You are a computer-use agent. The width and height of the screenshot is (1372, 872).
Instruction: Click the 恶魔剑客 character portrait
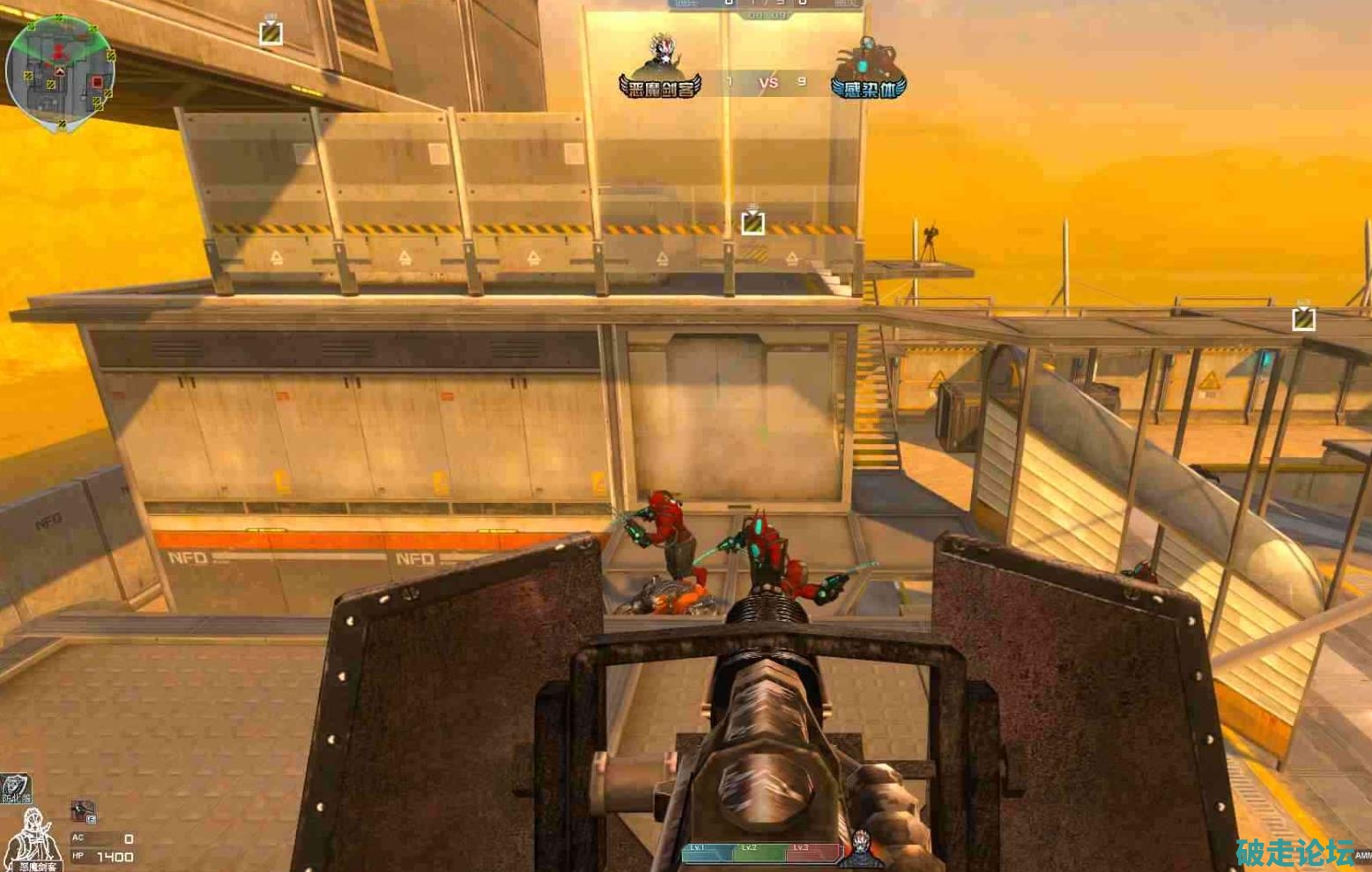coord(33,839)
